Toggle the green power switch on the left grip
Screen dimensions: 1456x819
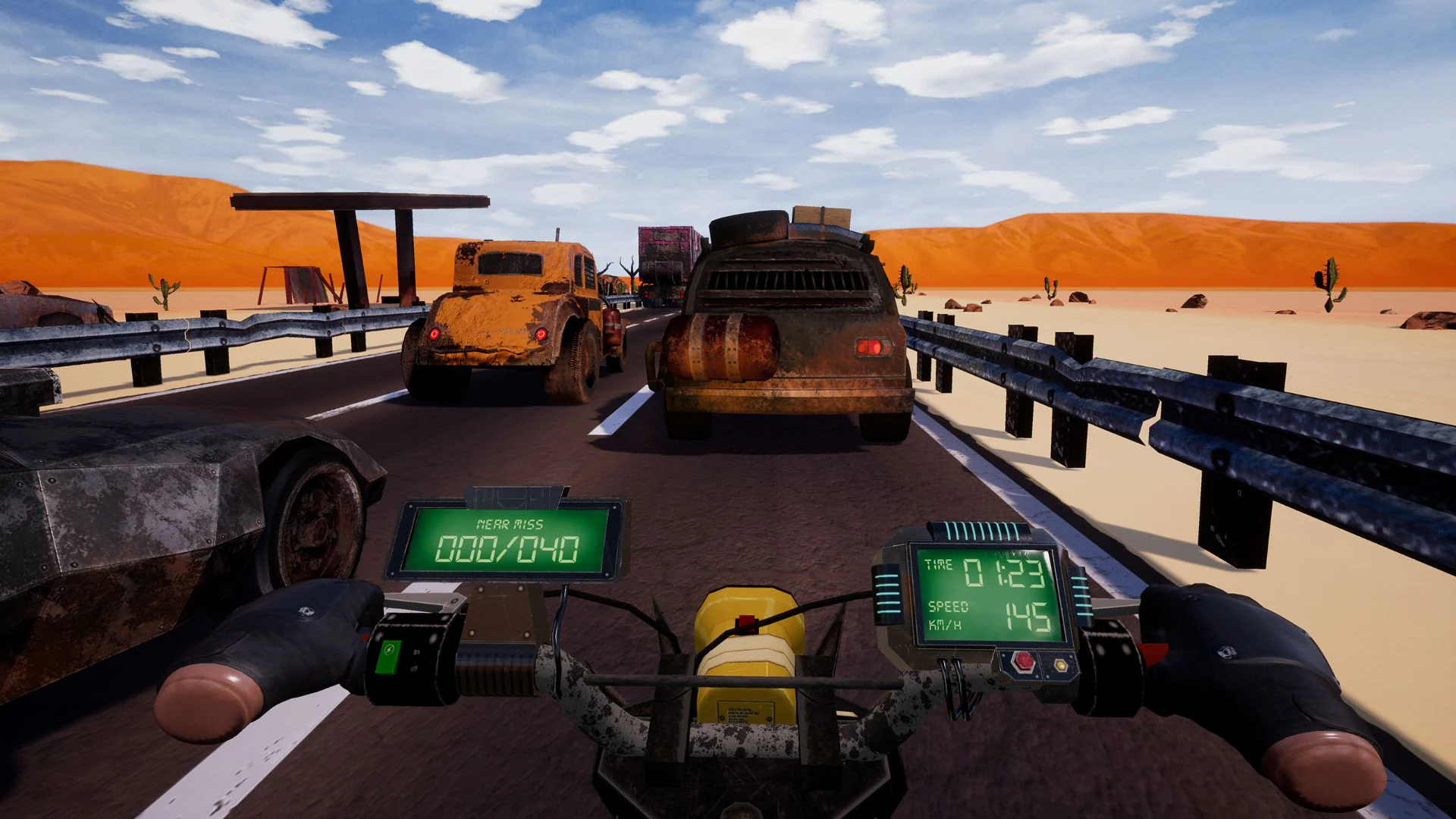click(x=390, y=657)
